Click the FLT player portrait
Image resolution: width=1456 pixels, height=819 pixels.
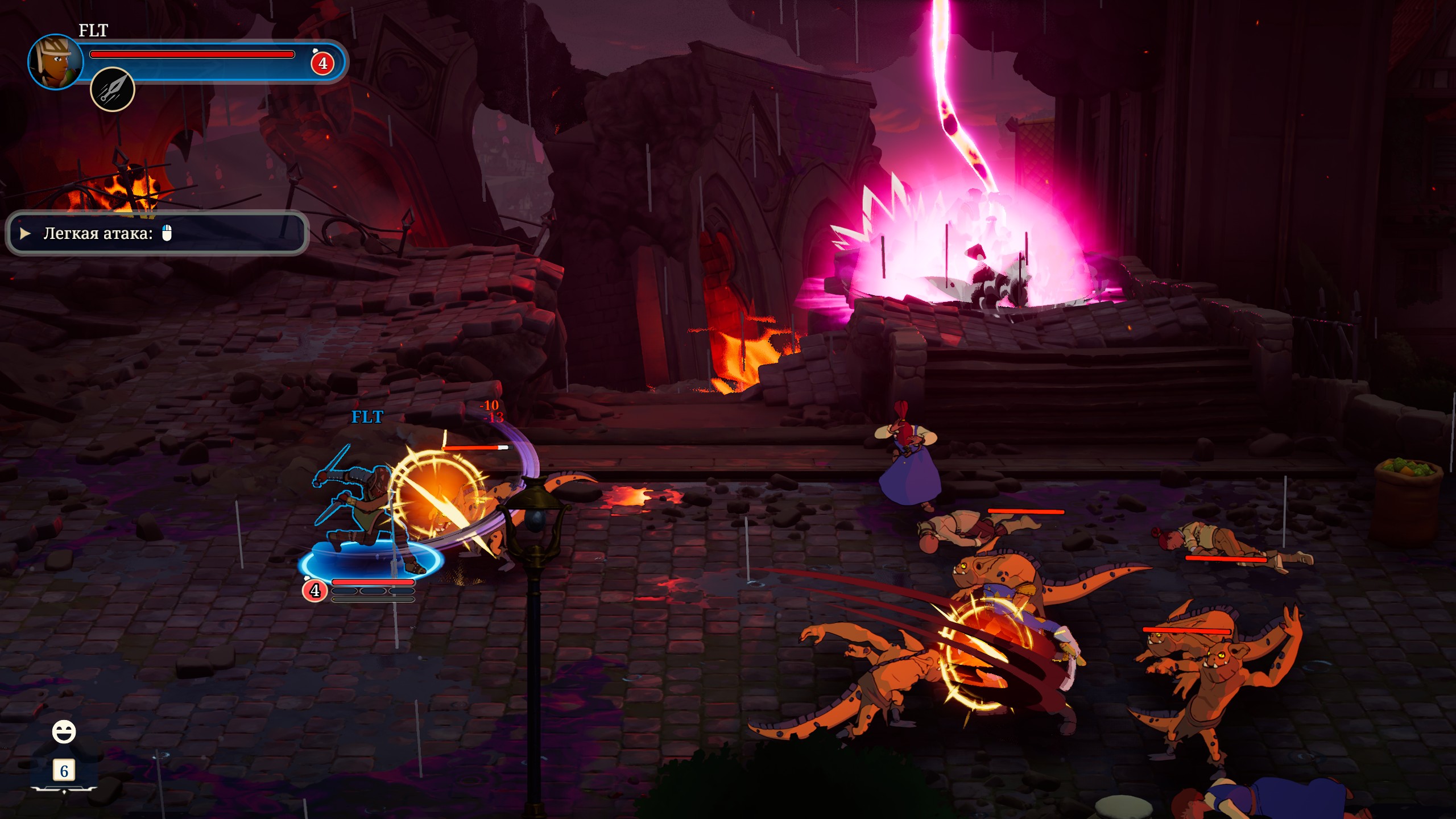pyautogui.click(x=55, y=62)
